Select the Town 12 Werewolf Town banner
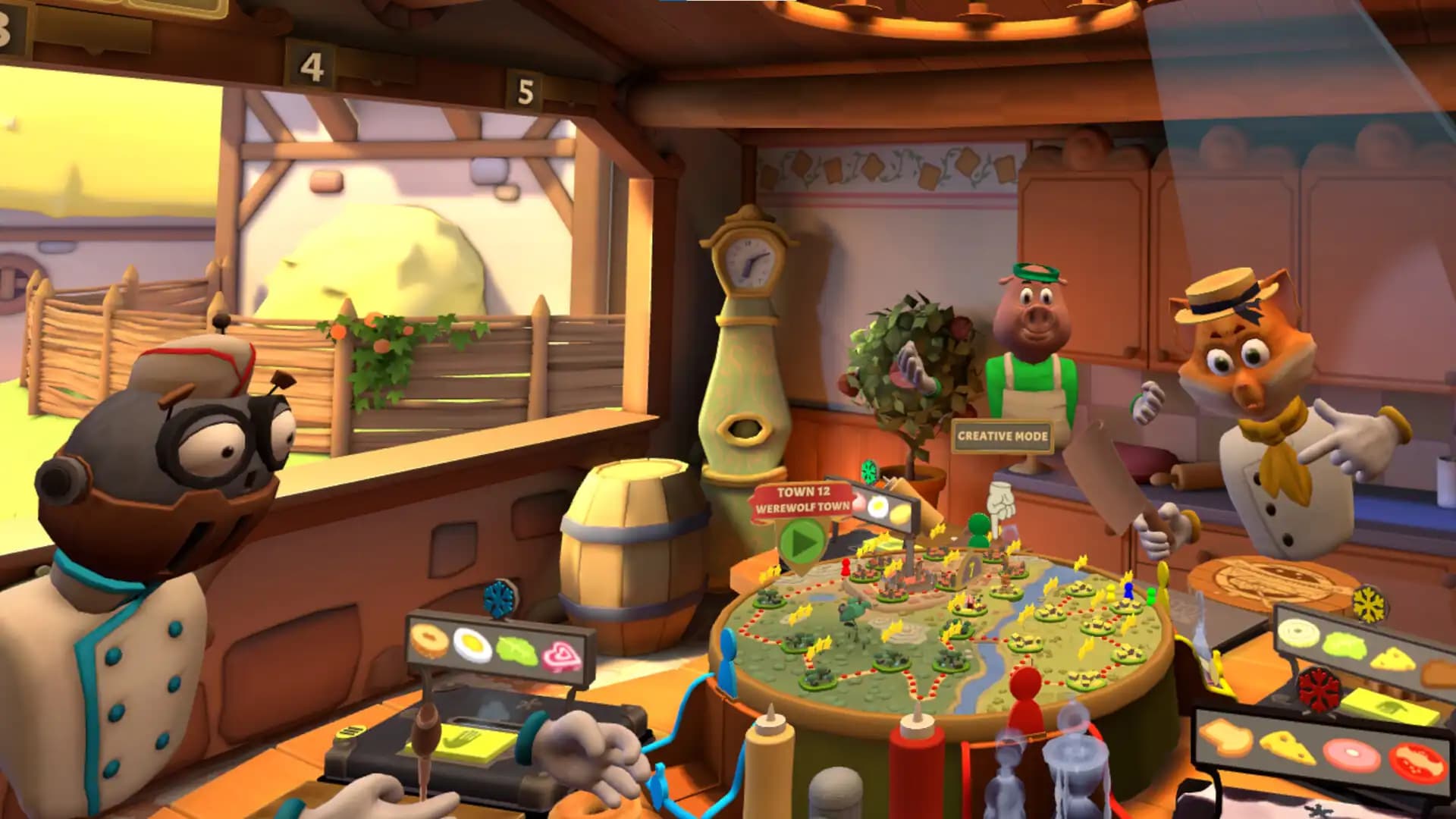Viewport: 1456px width, 819px height. pos(802,500)
